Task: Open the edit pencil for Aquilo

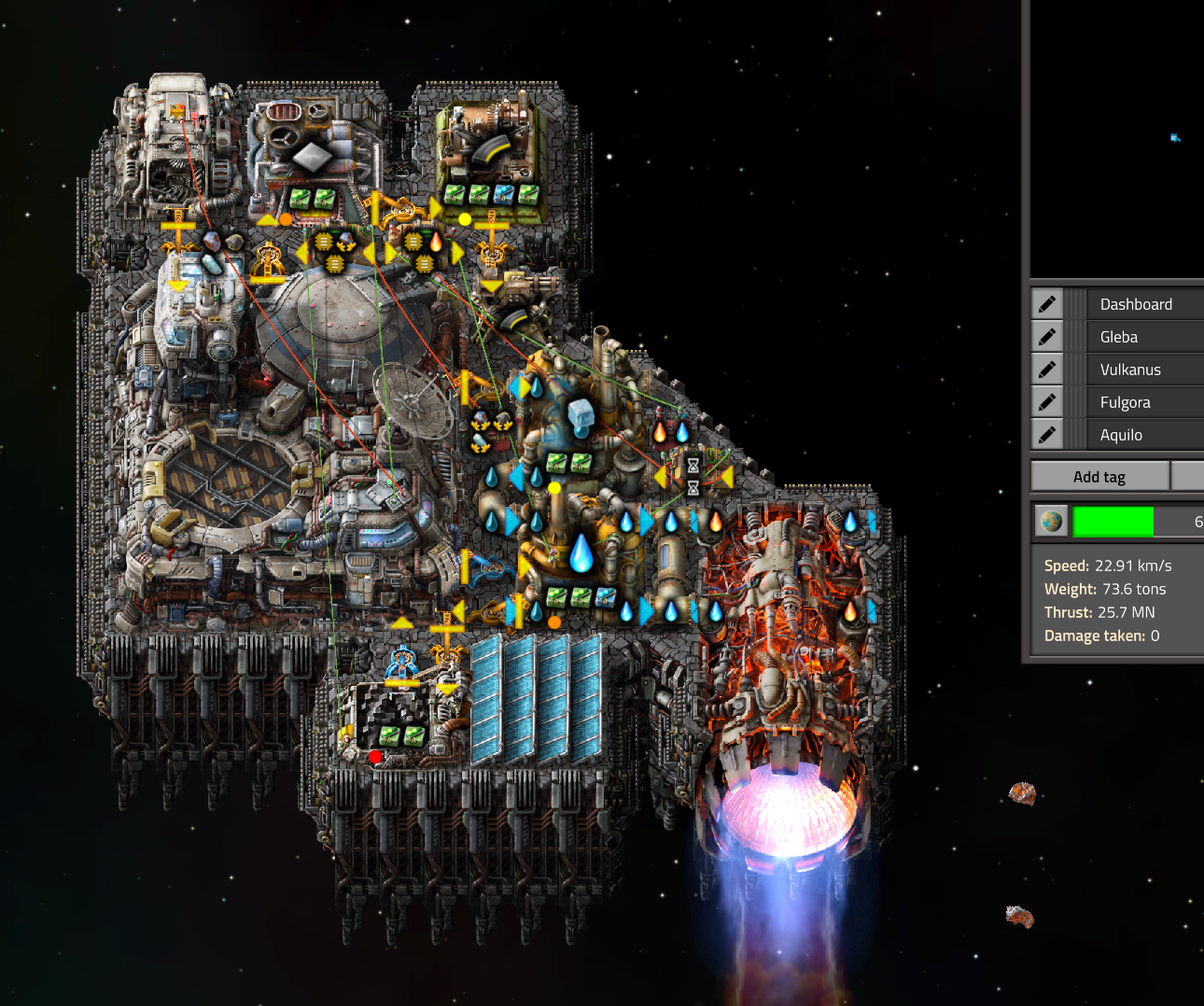Action: (1047, 435)
